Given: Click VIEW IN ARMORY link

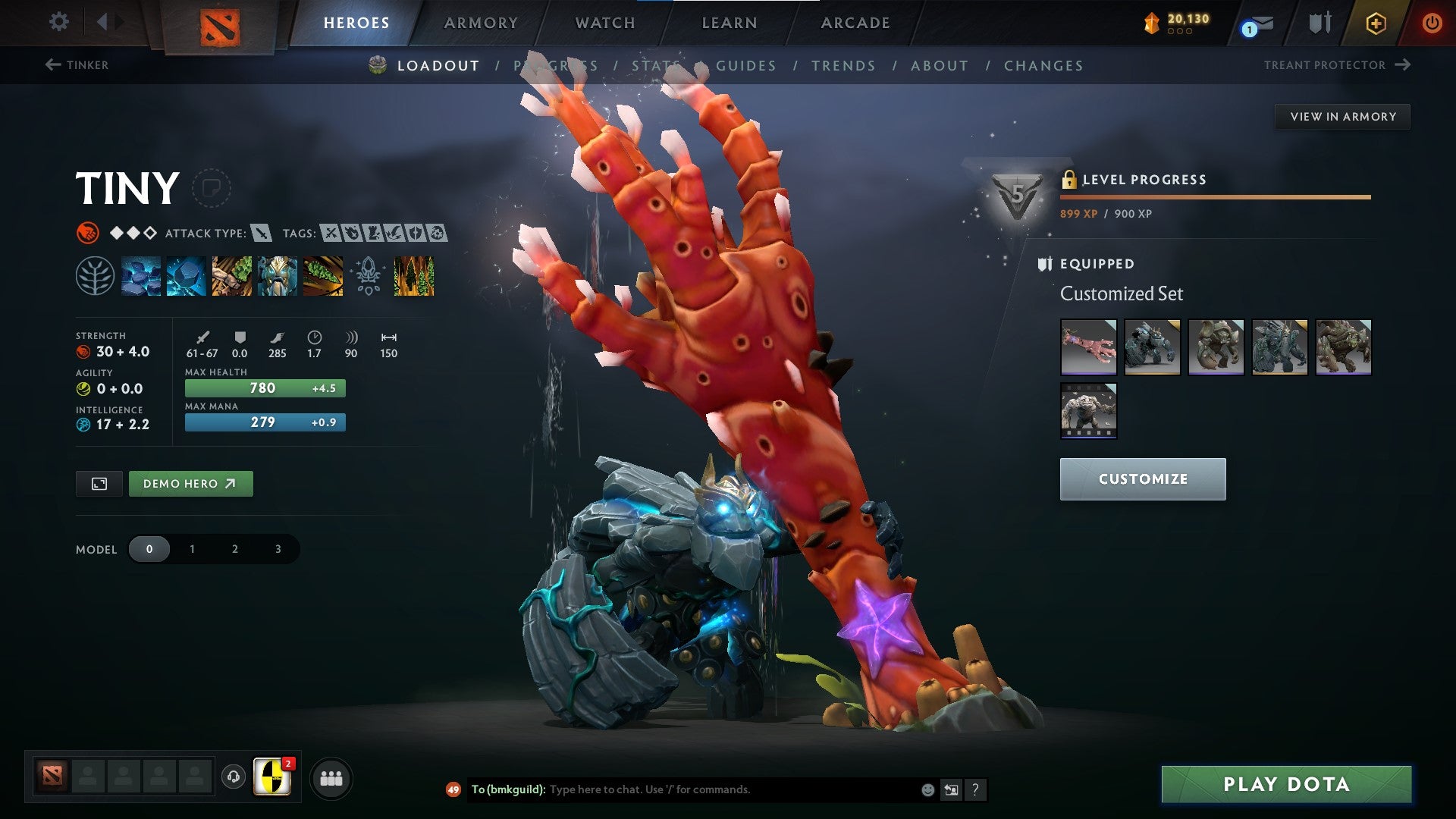Looking at the screenshot, I should [1342, 116].
